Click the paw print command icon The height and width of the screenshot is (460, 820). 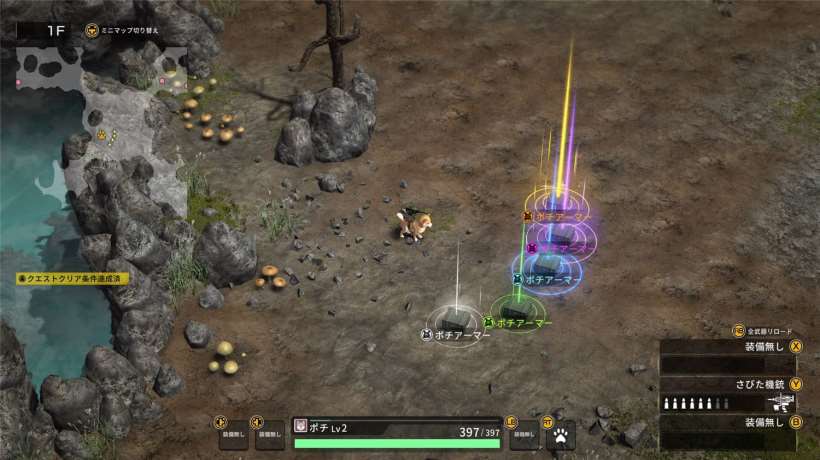coord(561,435)
